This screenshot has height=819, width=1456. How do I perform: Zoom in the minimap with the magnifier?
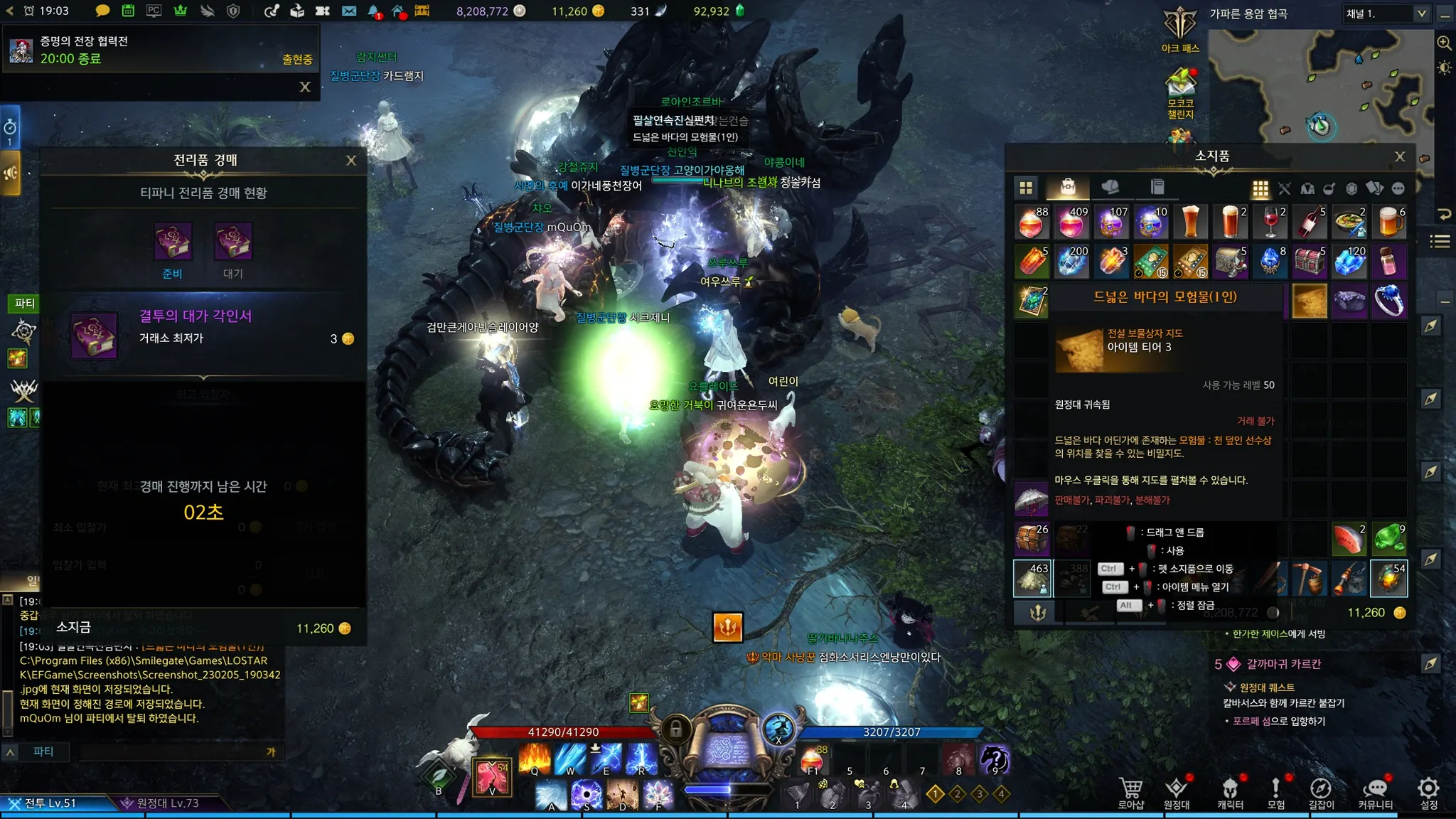(x=1444, y=43)
